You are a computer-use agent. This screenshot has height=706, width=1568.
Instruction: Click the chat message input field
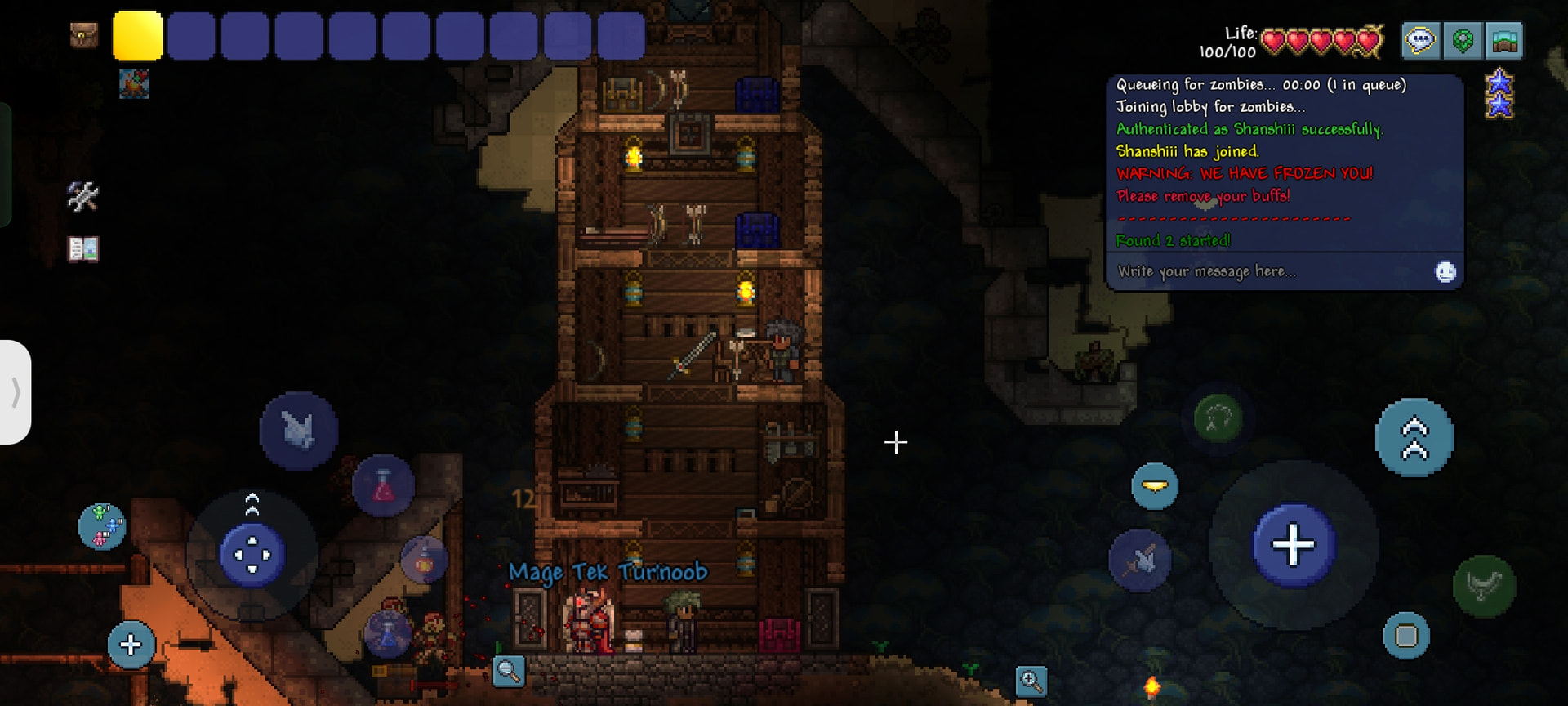[1270, 271]
